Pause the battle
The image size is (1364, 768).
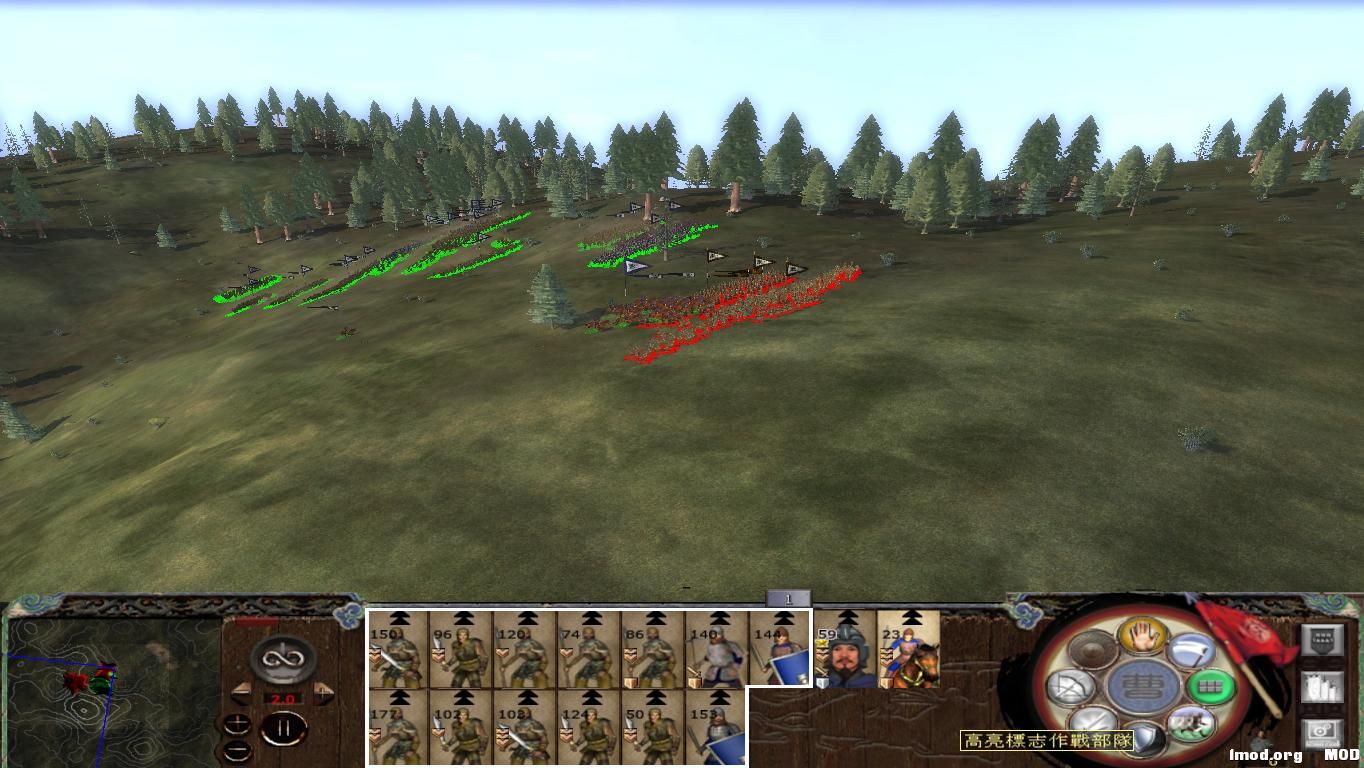pos(285,728)
